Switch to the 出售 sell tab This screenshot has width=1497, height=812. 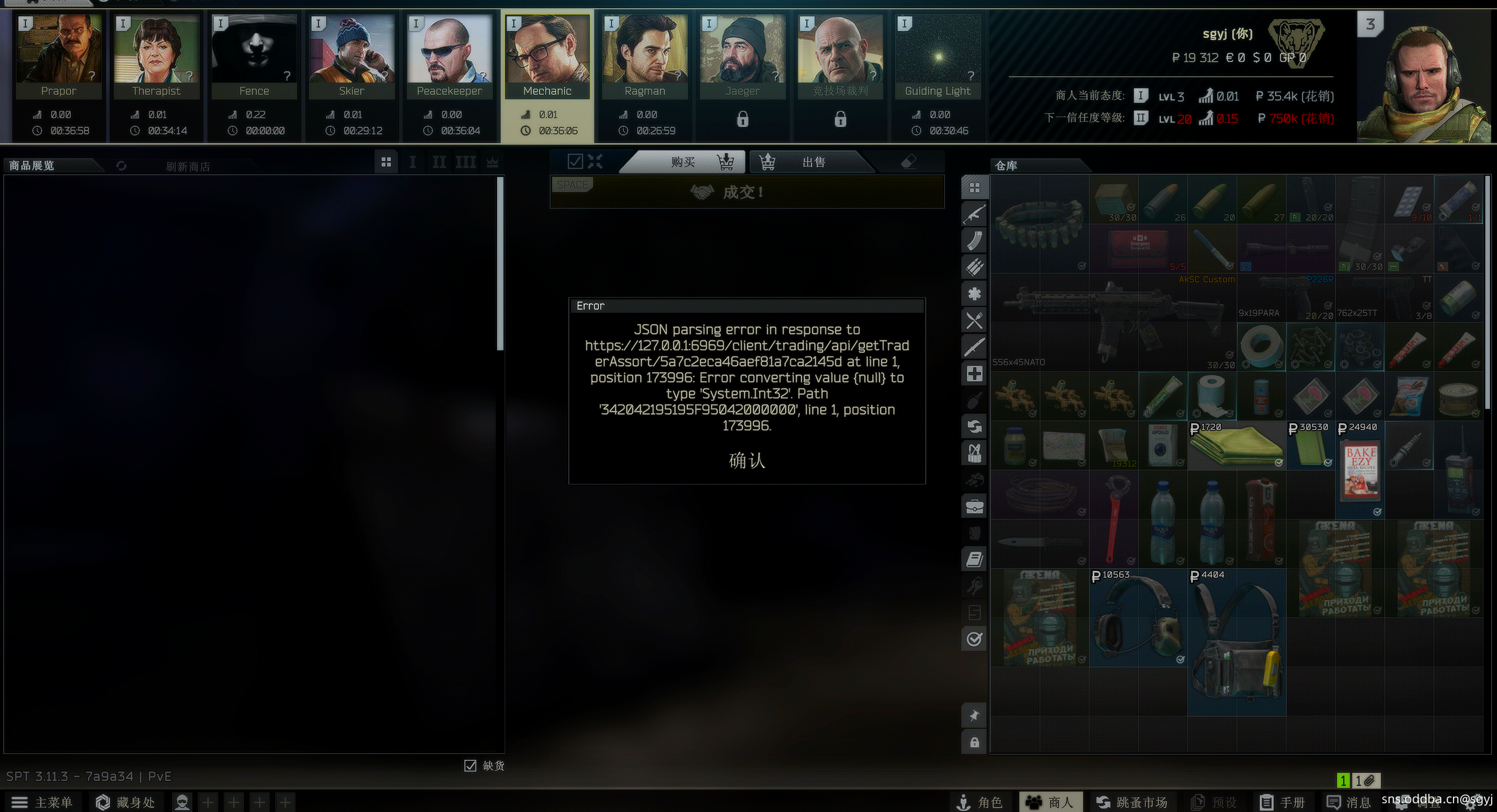[812, 162]
